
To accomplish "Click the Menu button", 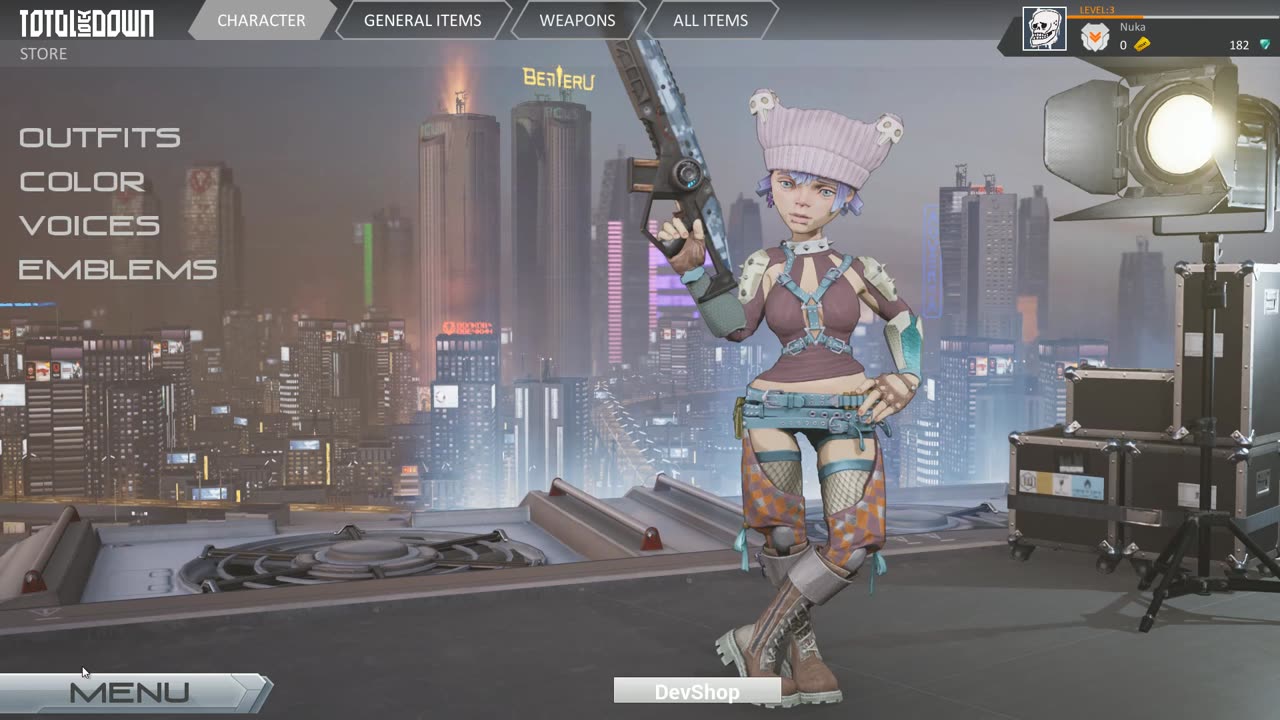I will tap(130, 692).
